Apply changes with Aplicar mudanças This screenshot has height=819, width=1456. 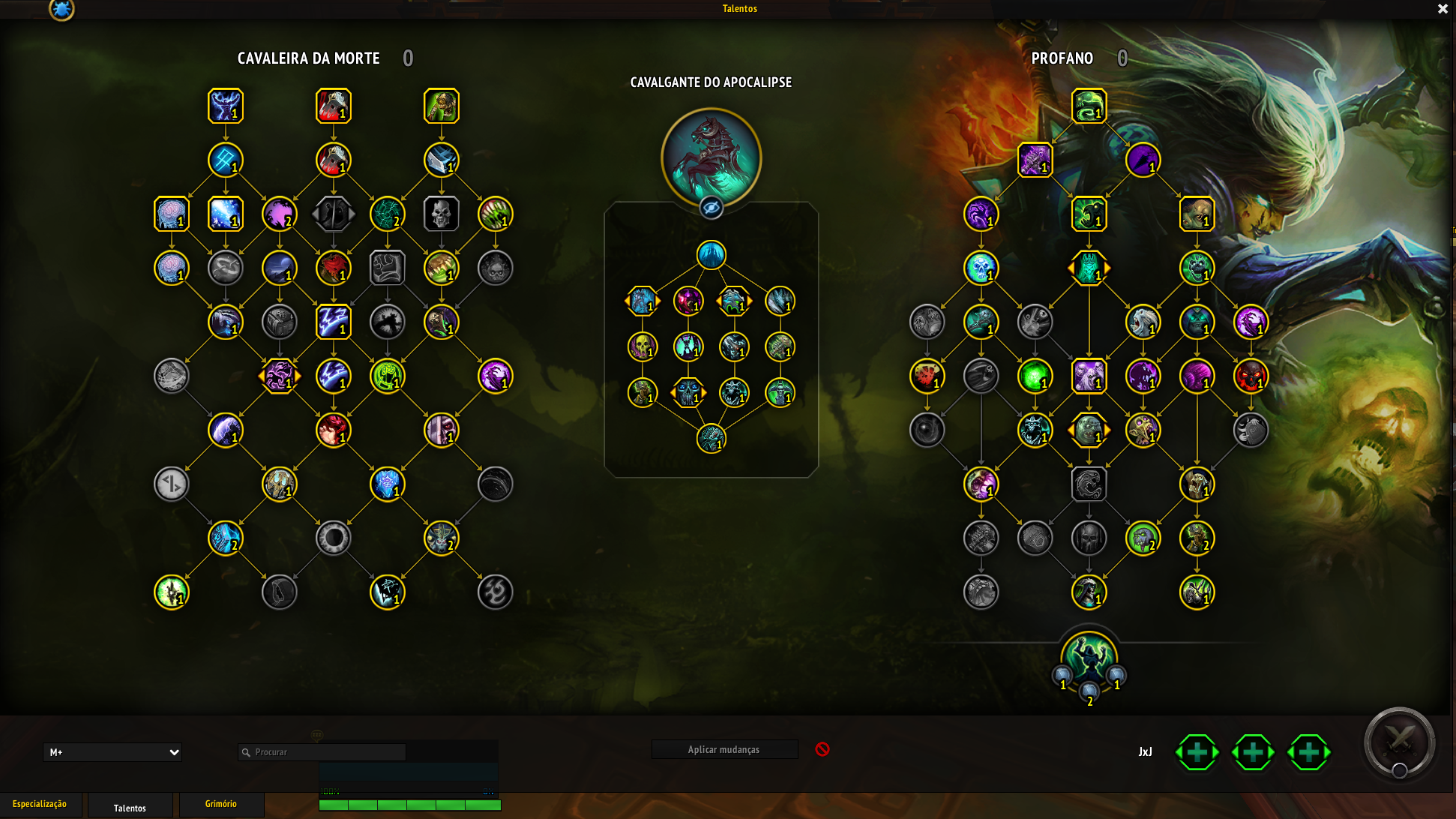(724, 749)
